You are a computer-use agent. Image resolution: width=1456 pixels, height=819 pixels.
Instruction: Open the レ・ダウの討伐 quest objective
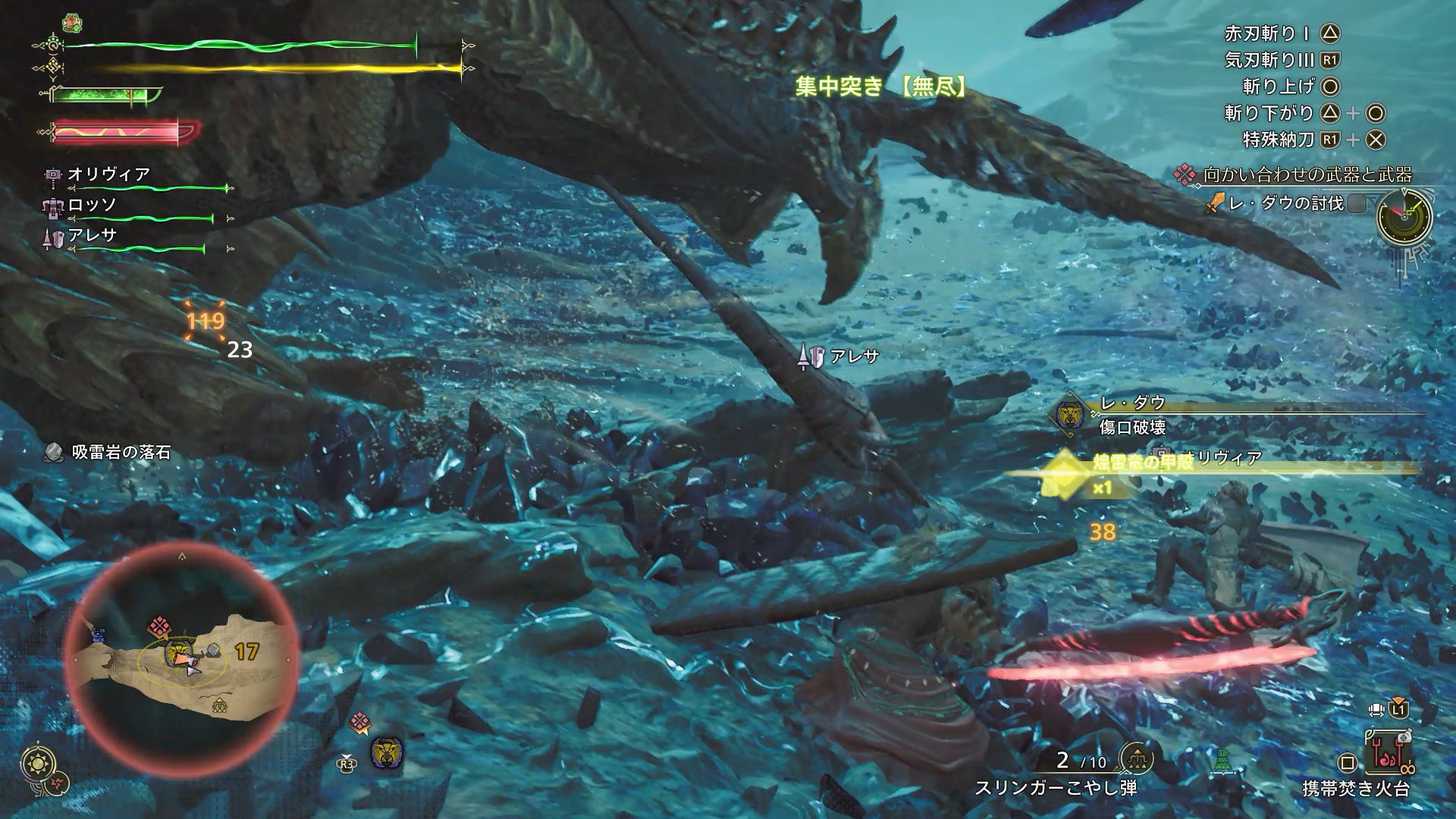click(x=1285, y=203)
